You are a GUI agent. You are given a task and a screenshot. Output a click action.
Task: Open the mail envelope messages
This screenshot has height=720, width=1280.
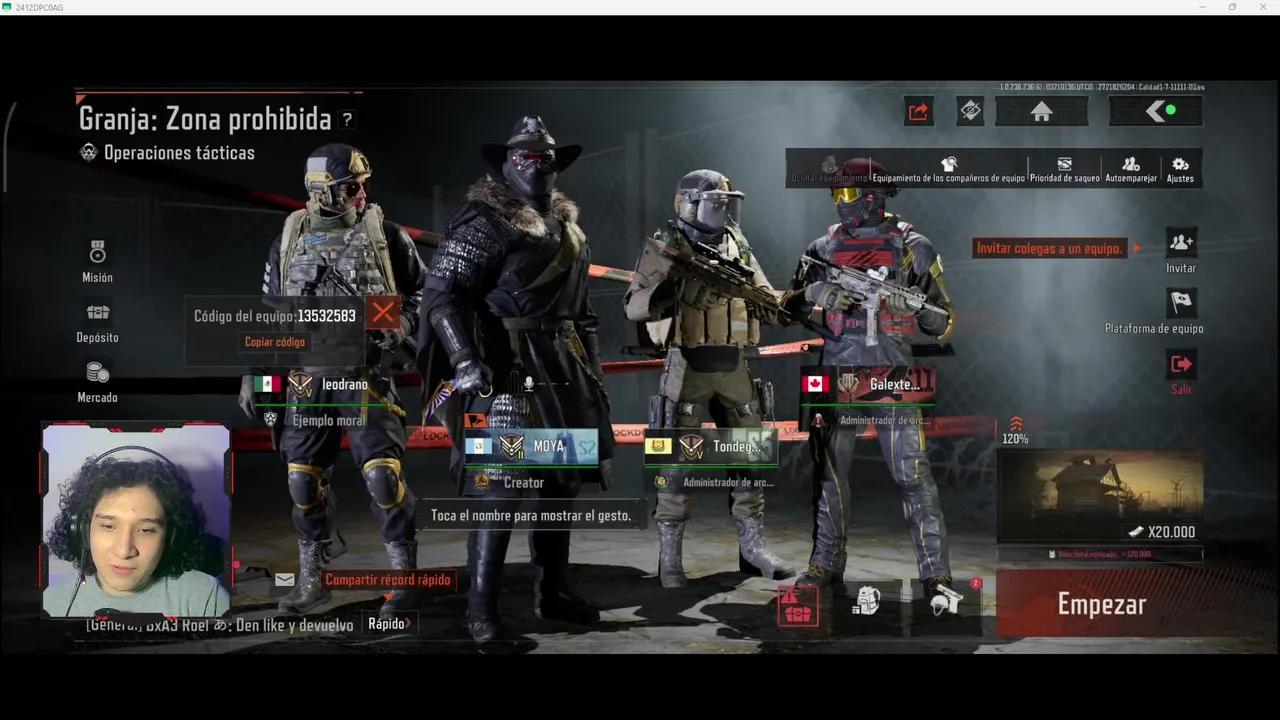(285, 579)
